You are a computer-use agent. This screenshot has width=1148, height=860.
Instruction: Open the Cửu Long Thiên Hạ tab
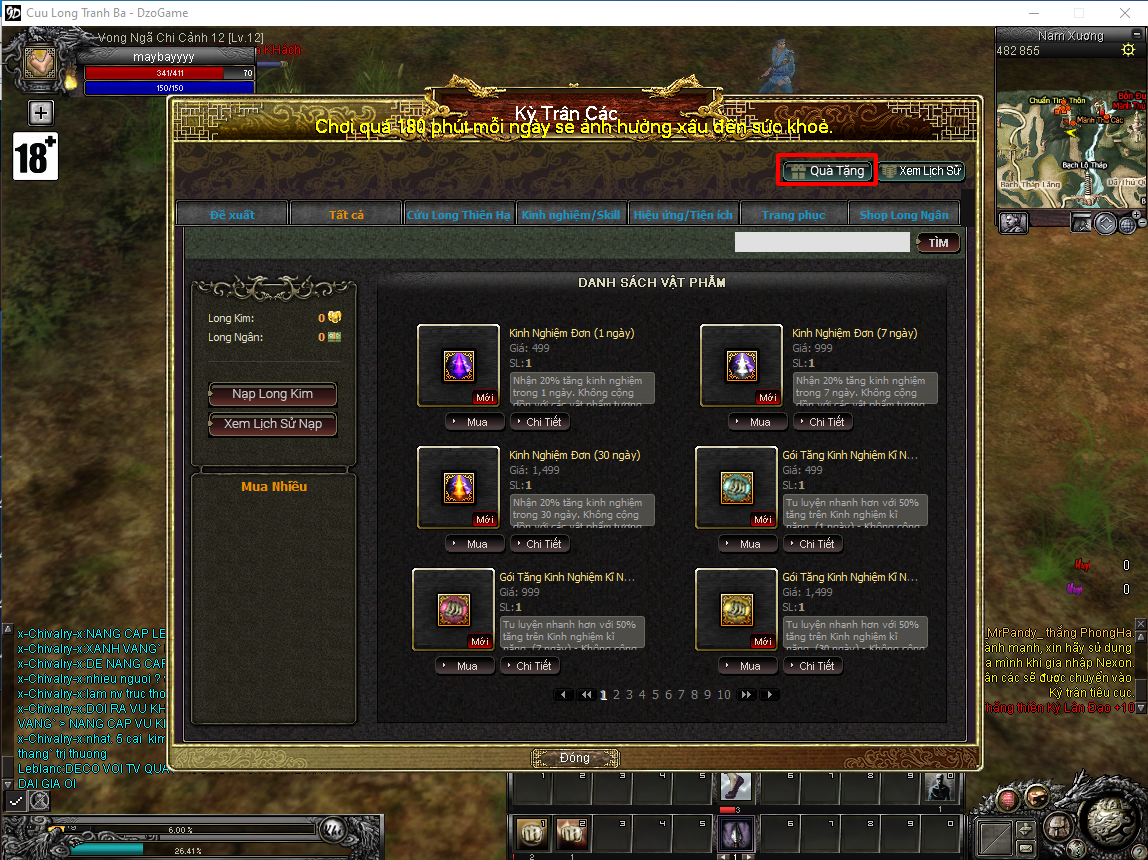[458, 214]
